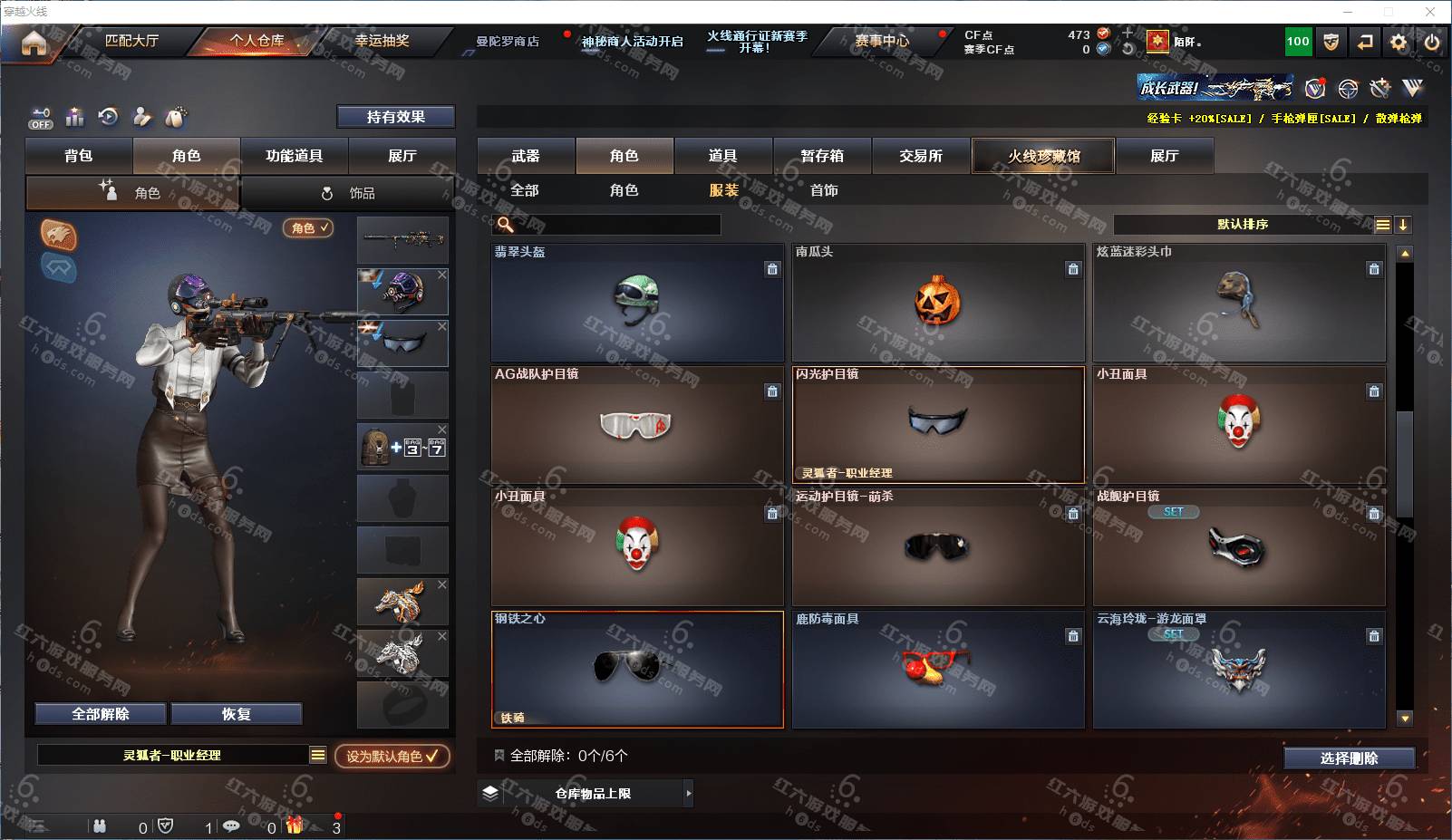This screenshot has width=1452, height=840.
Task: Click the 恢复 restore button
Action: pyautogui.click(x=236, y=714)
